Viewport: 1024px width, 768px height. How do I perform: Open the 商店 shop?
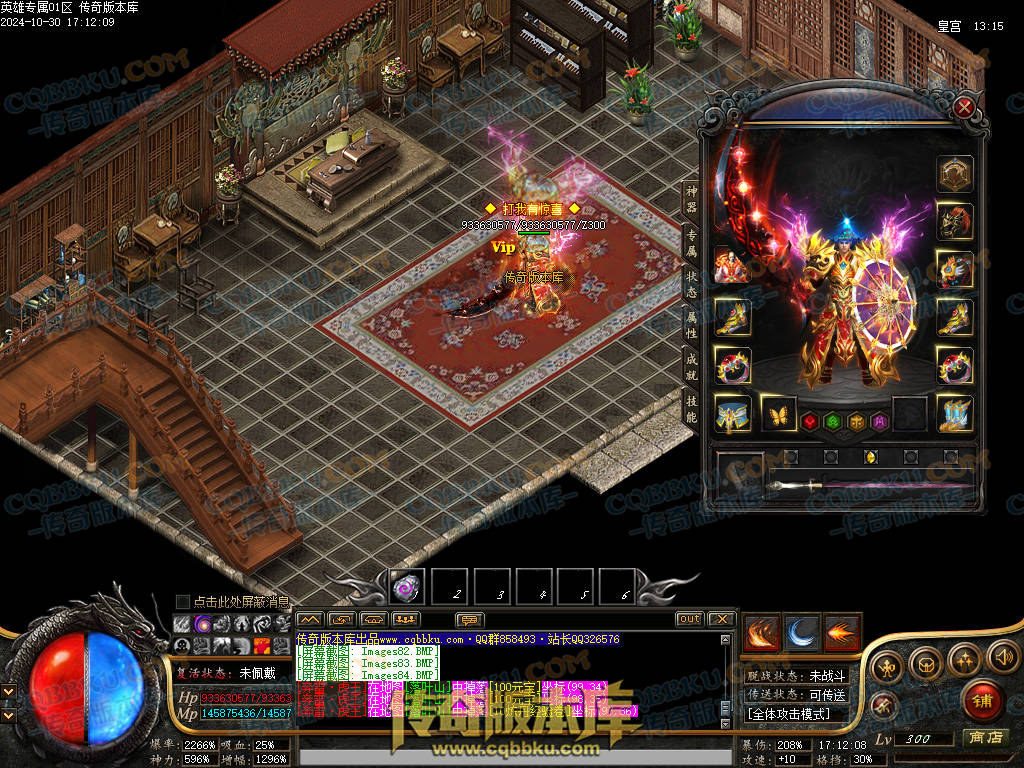point(984,738)
